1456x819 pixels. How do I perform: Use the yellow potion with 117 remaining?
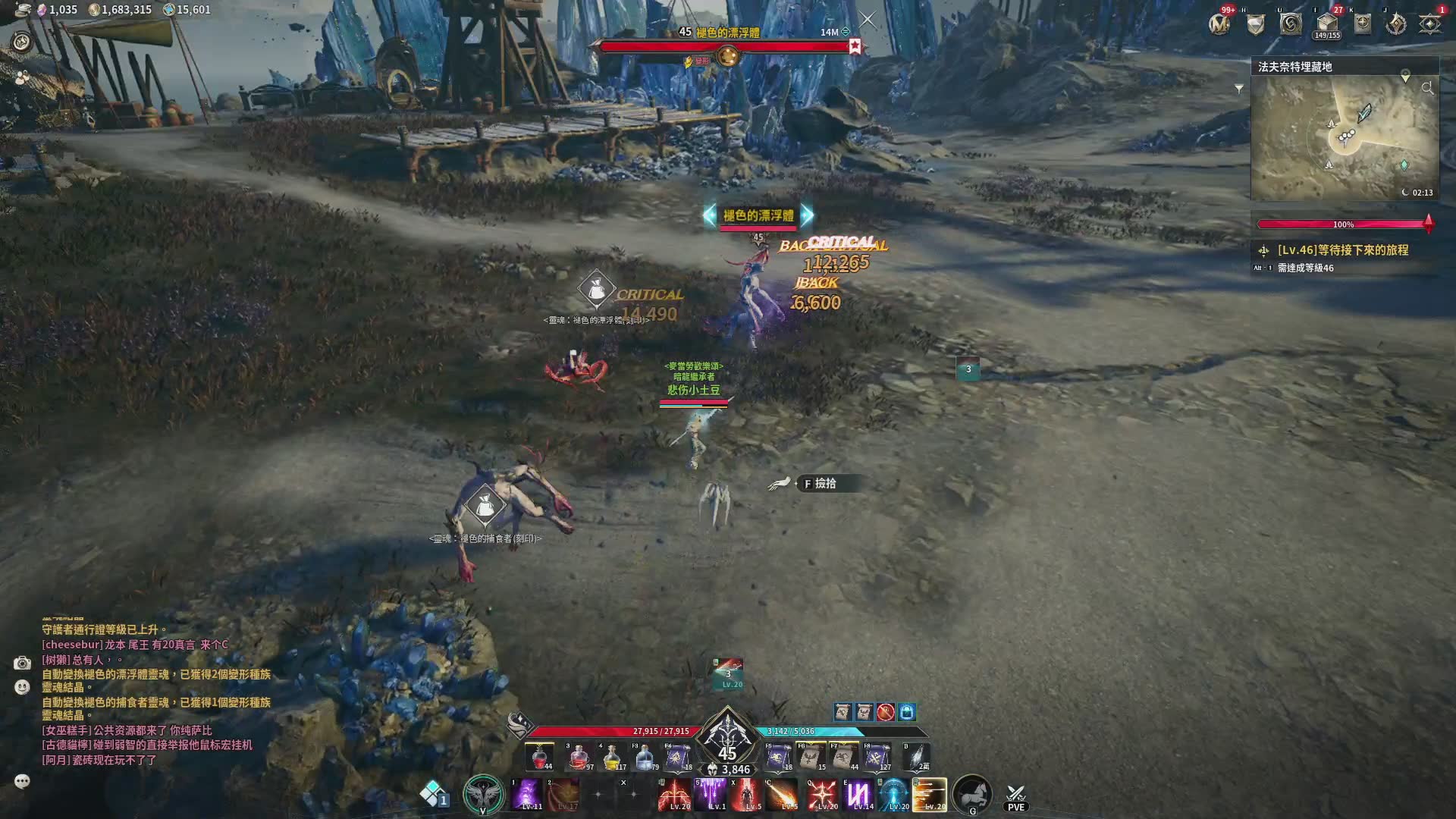tap(612, 757)
